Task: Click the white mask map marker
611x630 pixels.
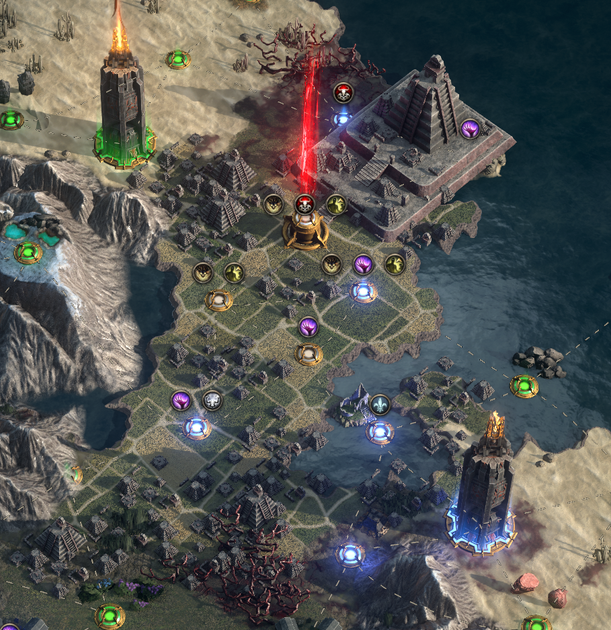Action: 212,401
